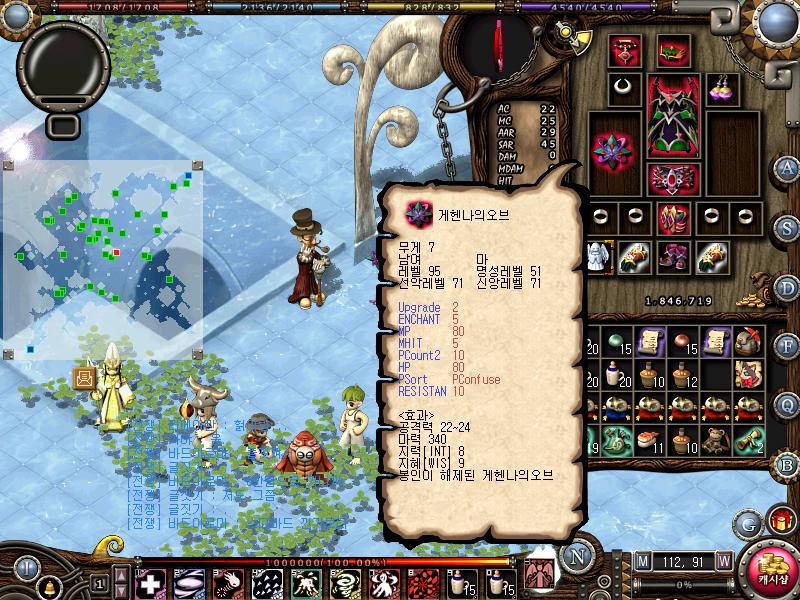Activate the white cross heal skill
Image resolution: width=800 pixels, height=600 pixels.
pyautogui.click(x=150, y=583)
